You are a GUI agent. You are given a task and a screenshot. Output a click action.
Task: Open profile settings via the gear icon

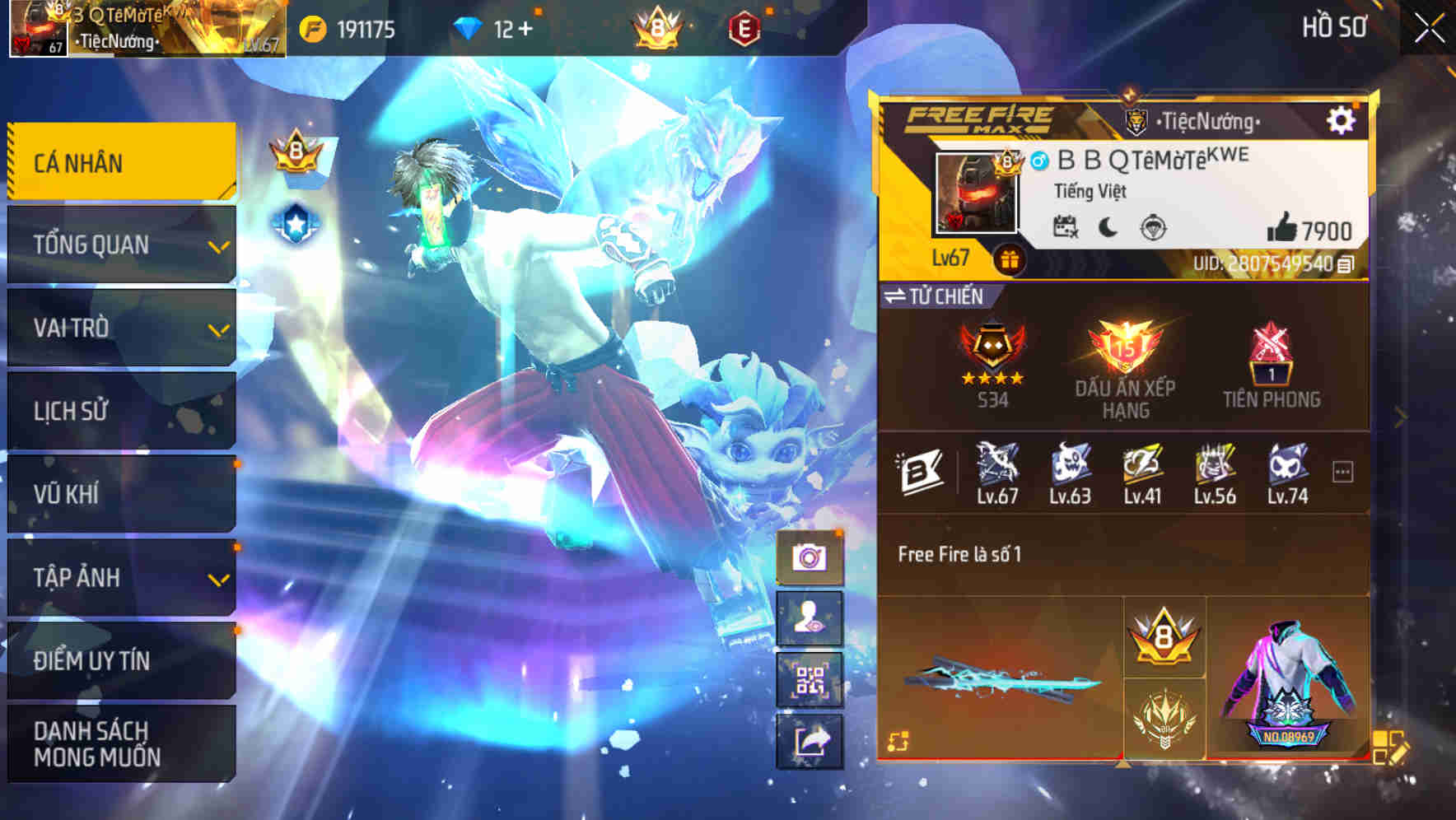click(1342, 119)
